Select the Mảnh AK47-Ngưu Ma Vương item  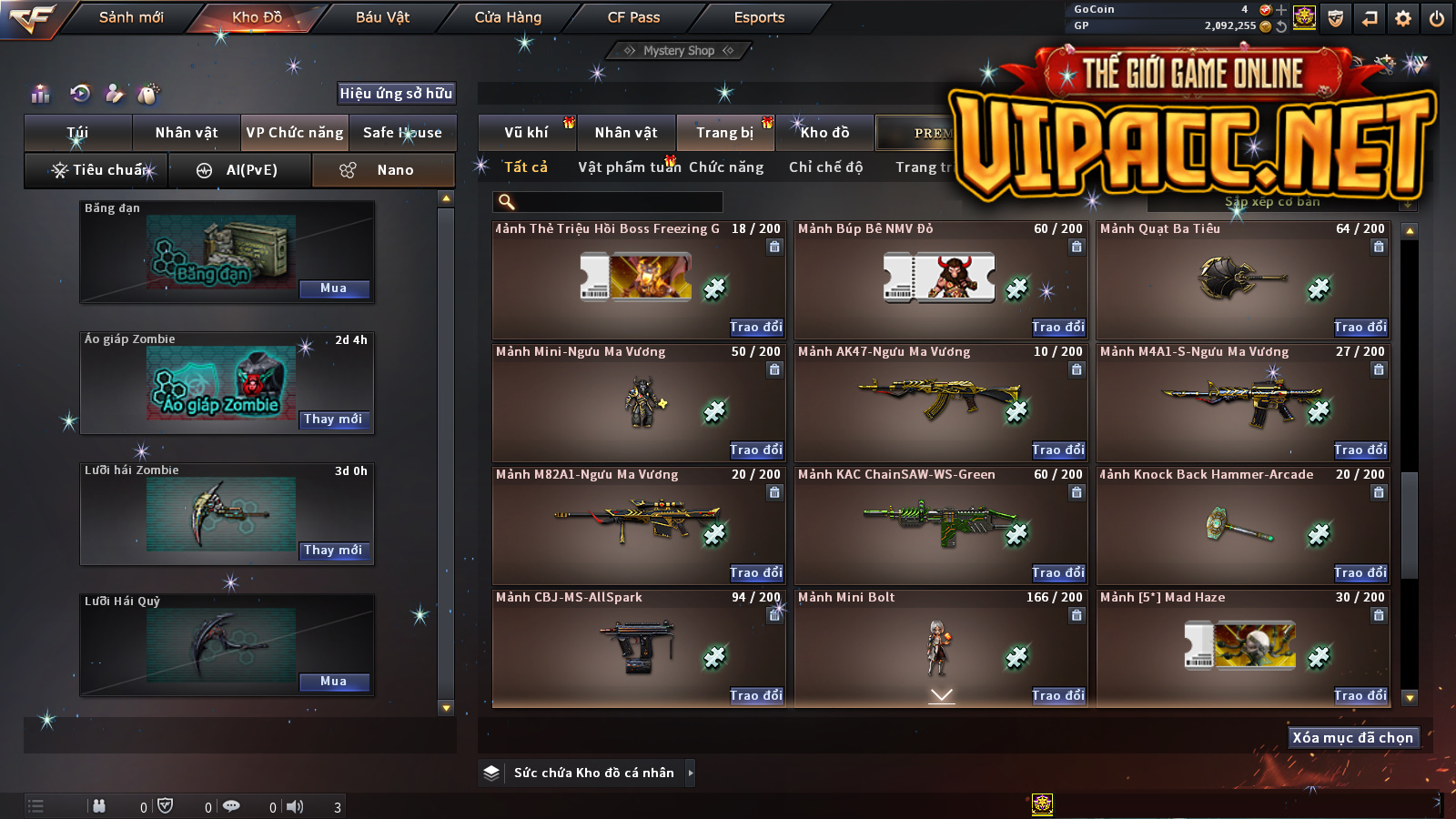940,400
